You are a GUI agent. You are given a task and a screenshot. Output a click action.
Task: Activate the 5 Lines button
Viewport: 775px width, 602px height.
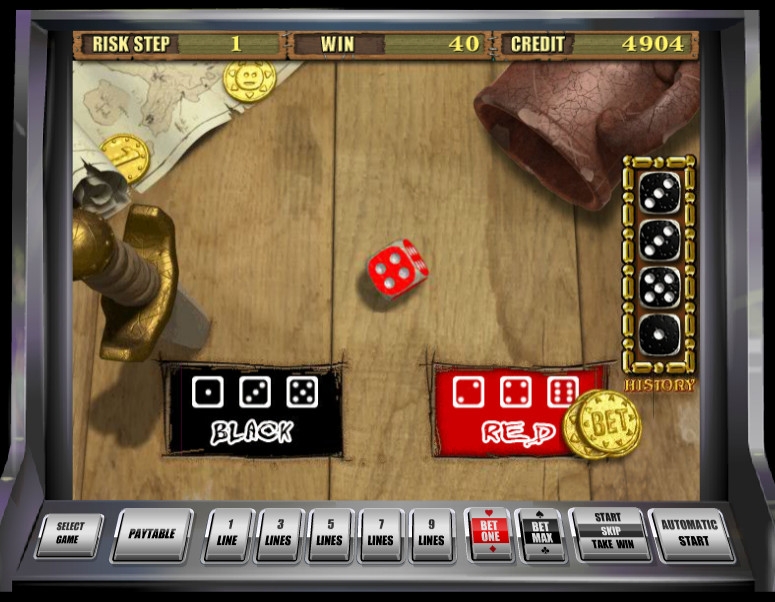(330, 533)
